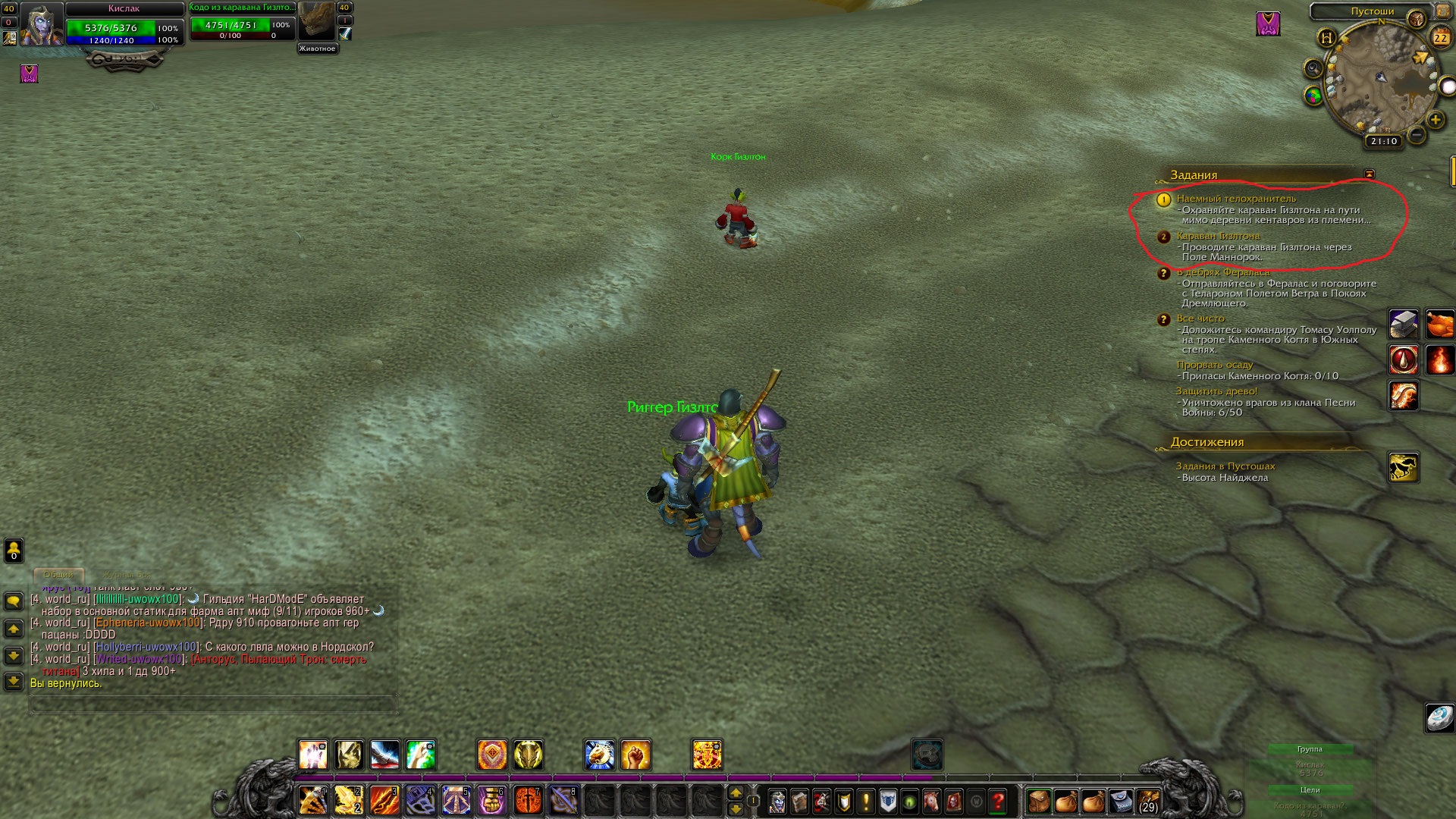Open the main backpack
This screenshot has height=819, width=1456.
point(1148,801)
